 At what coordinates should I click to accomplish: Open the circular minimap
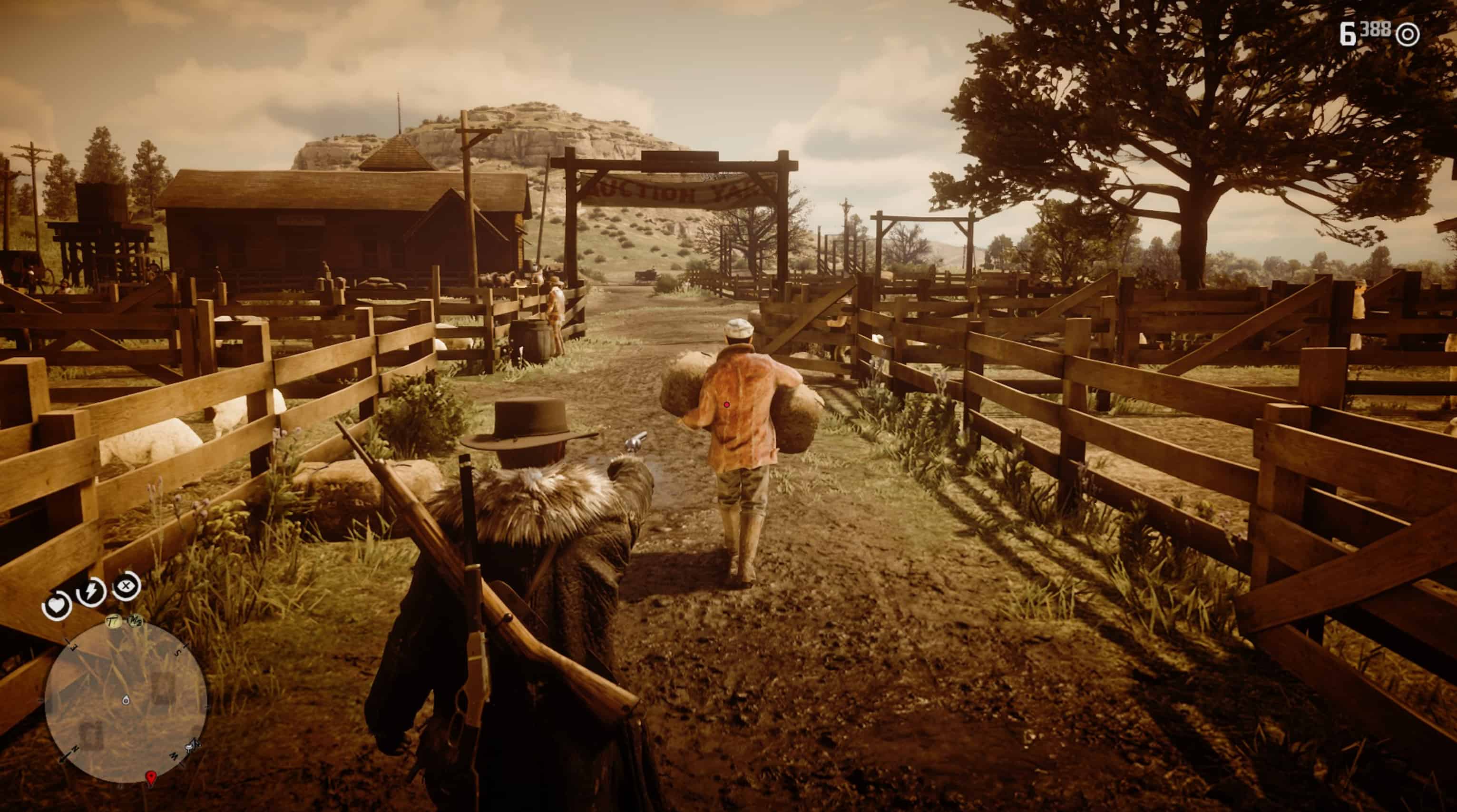(126, 702)
